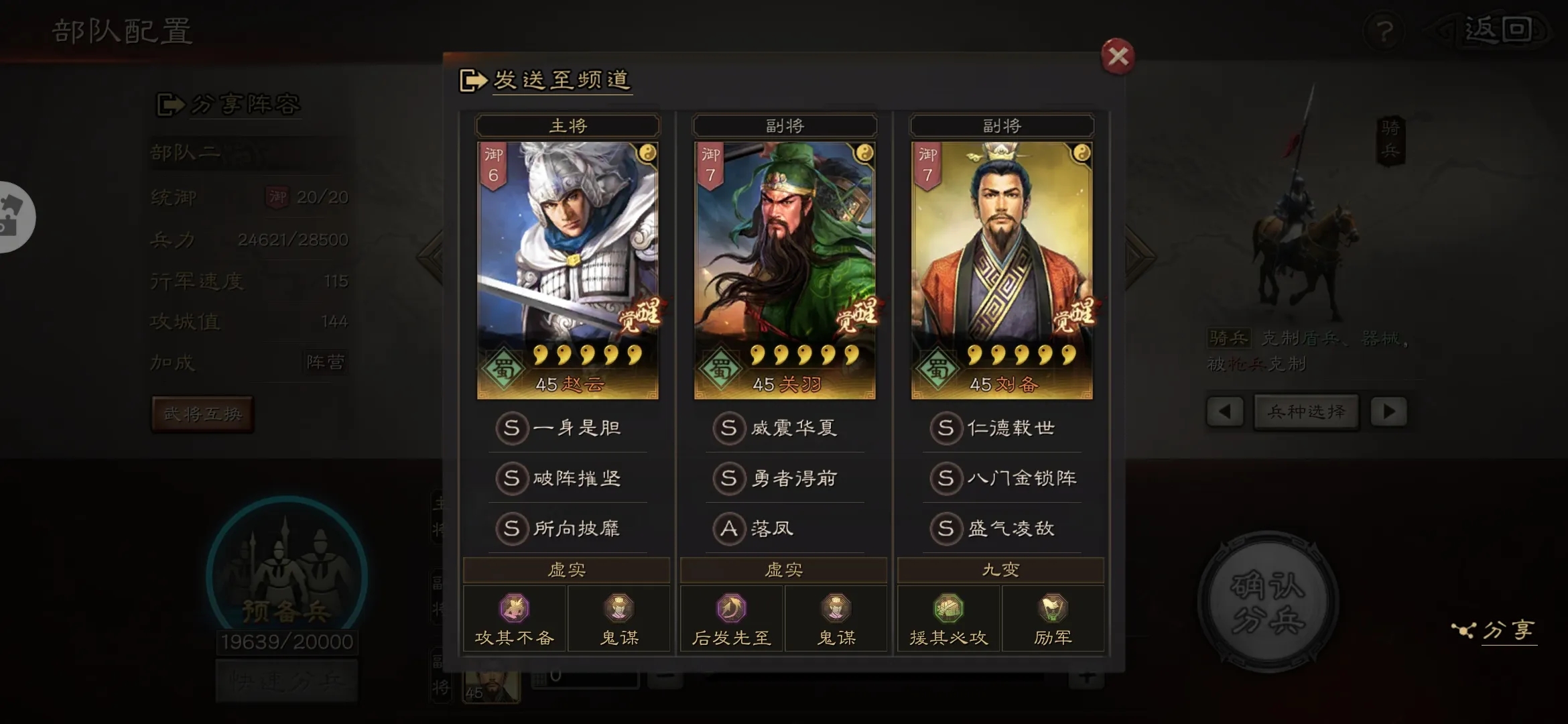Open the 兵种选择 troop type selector
The height and width of the screenshot is (724, 1568).
coord(1305,412)
